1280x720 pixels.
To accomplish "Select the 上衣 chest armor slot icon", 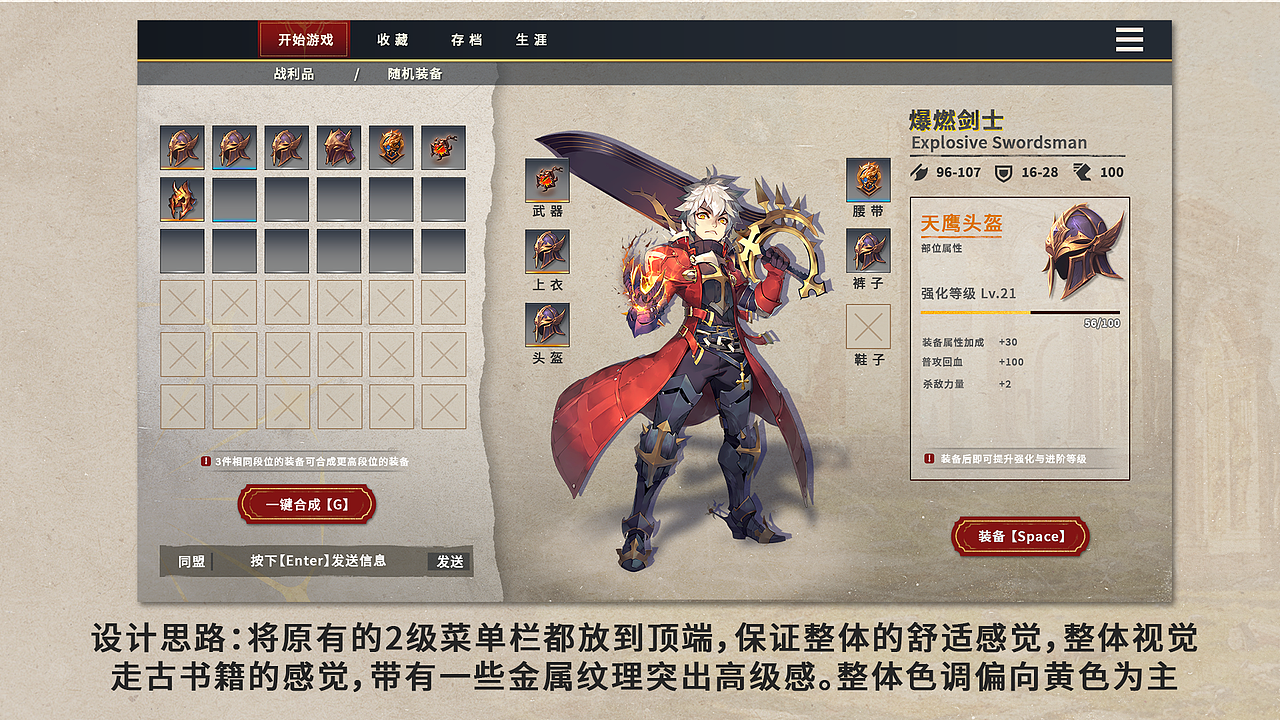I will pyautogui.click(x=546, y=252).
